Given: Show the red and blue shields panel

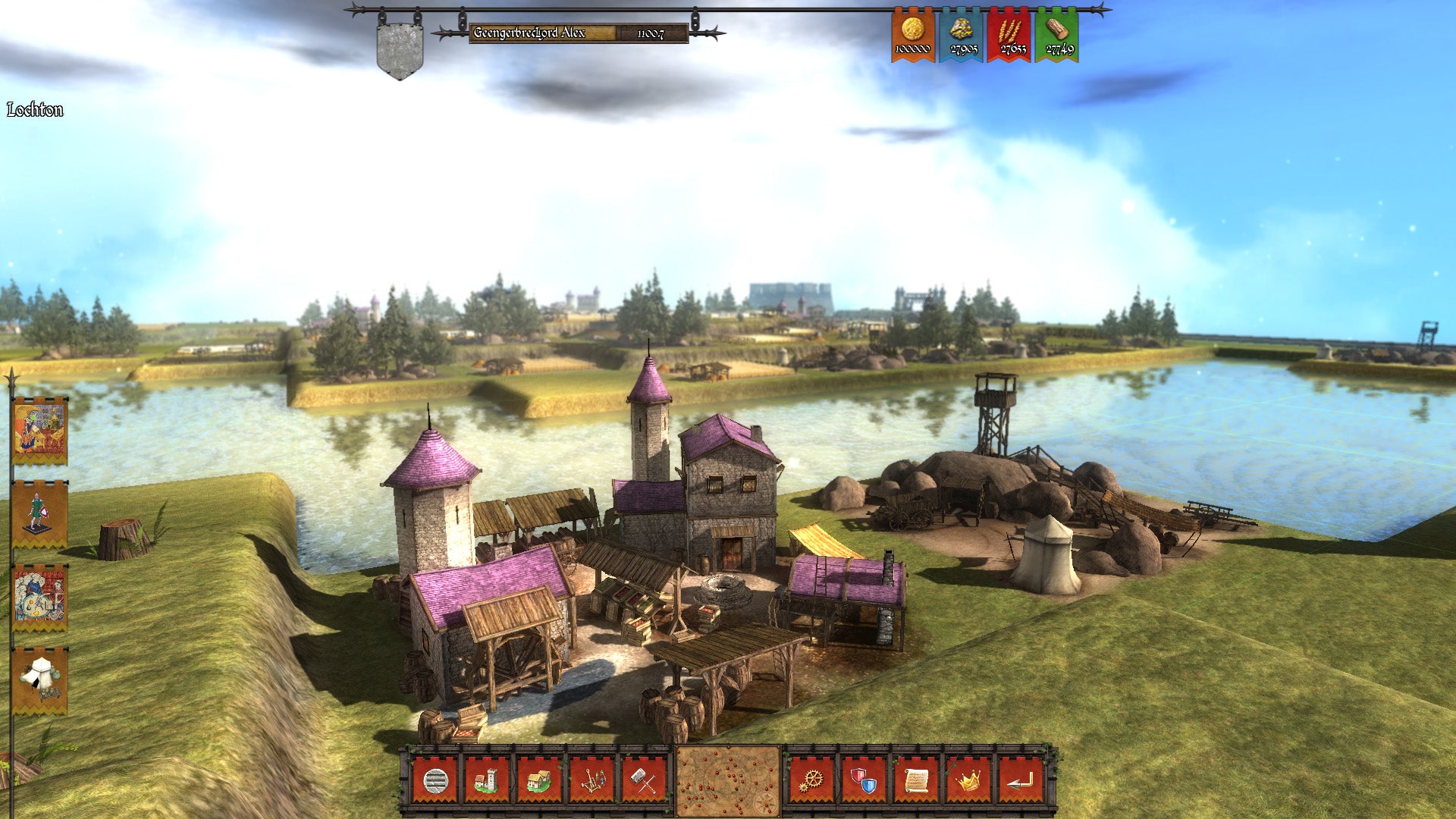Looking at the screenshot, I should pyautogui.click(x=864, y=780).
